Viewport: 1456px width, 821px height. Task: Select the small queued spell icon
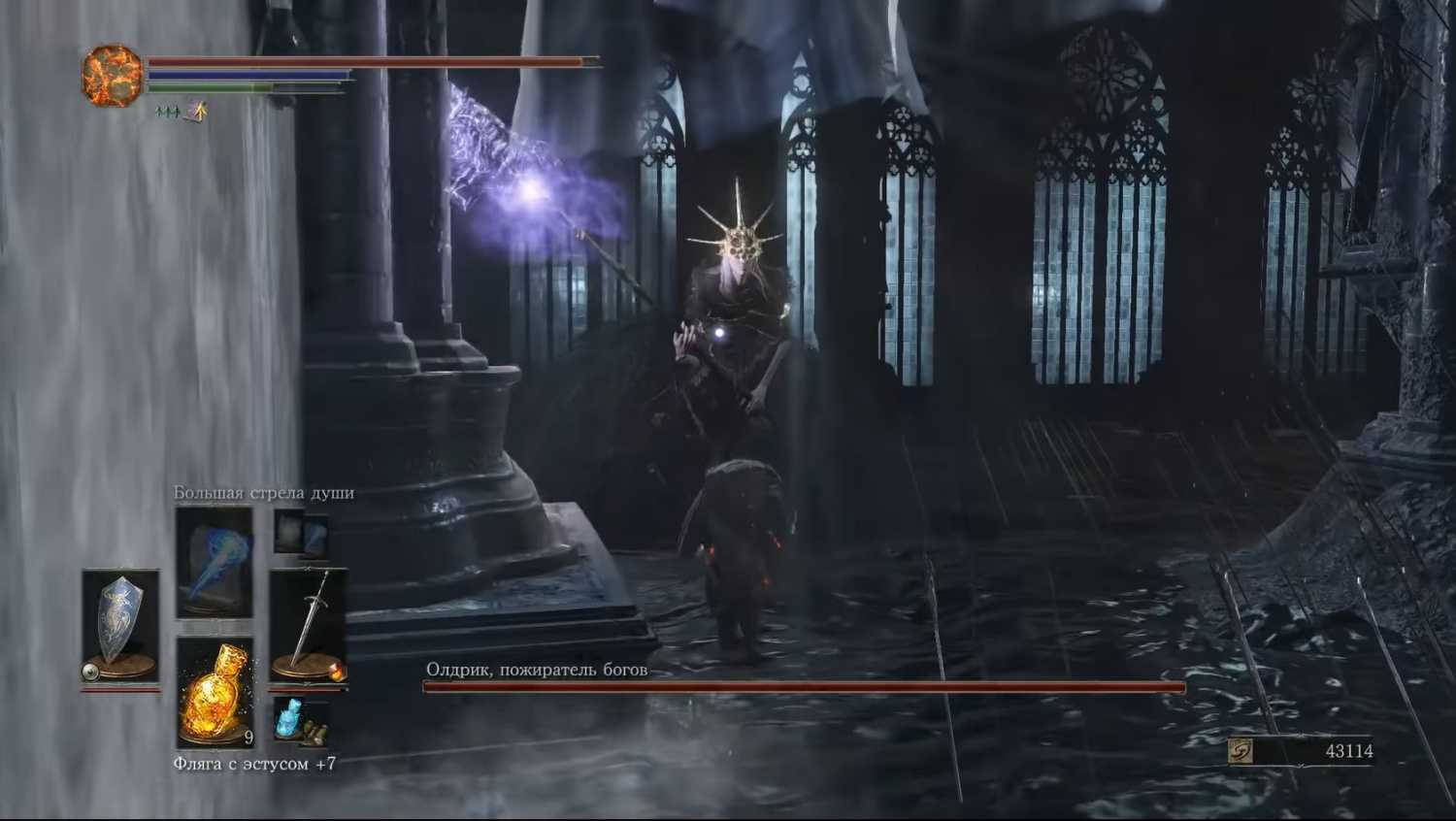(301, 533)
